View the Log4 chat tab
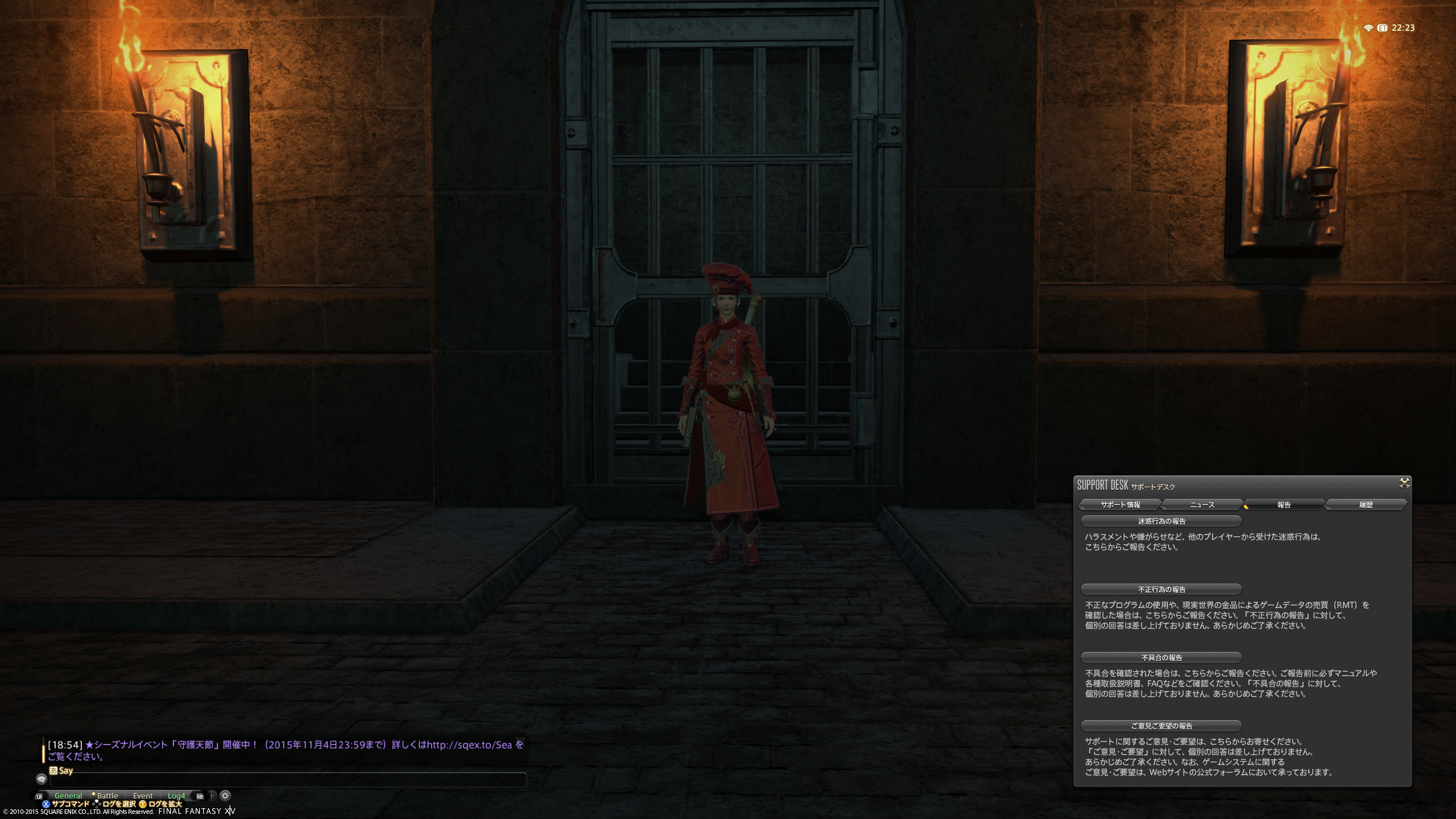This screenshot has width=1456, height=819. pyautogui.click(x=176, y=796)
